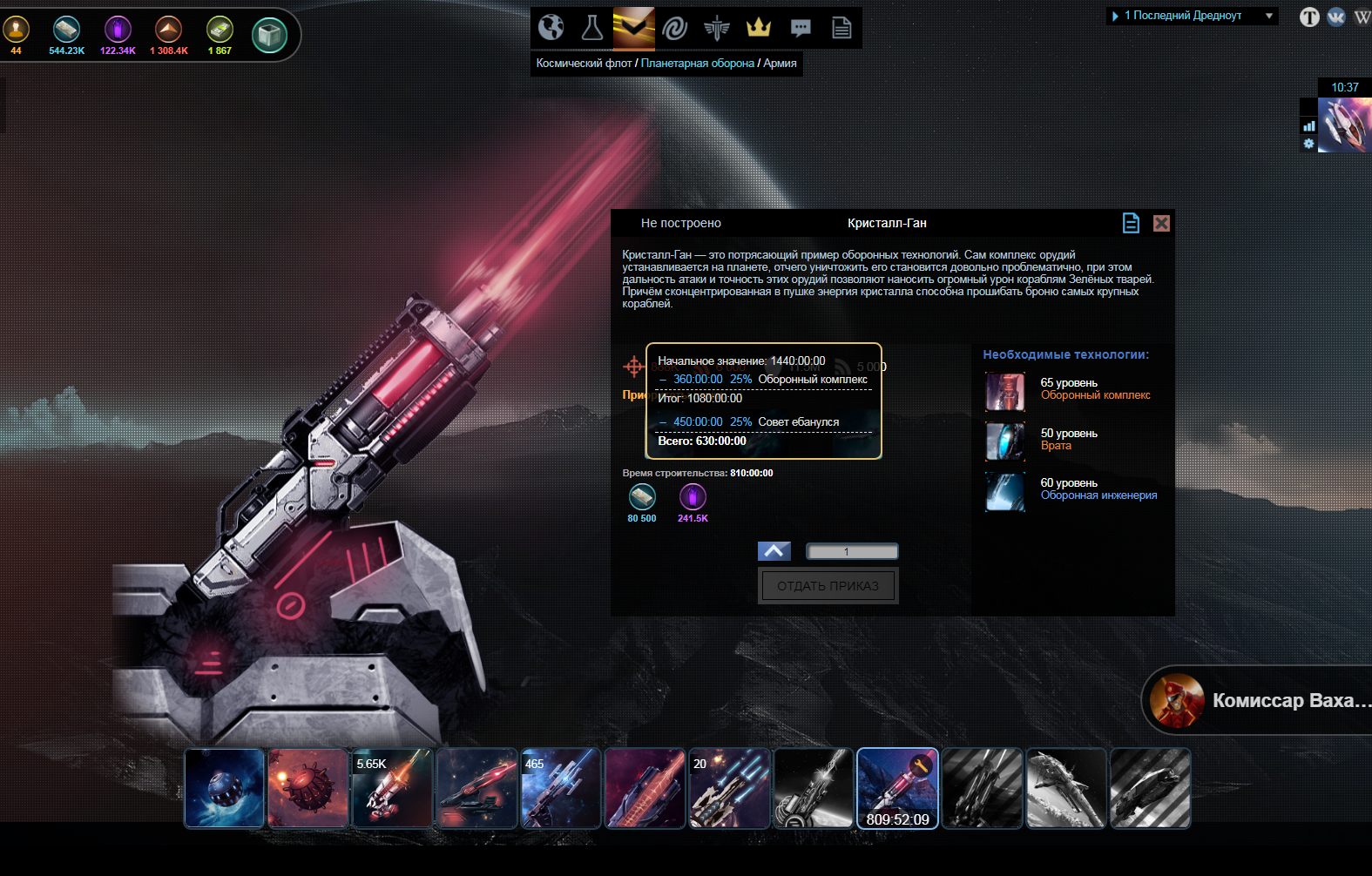This screenshot has height=876, width=1372.
Task: Open the document icon in the panel header
Action: [1131, 224]
